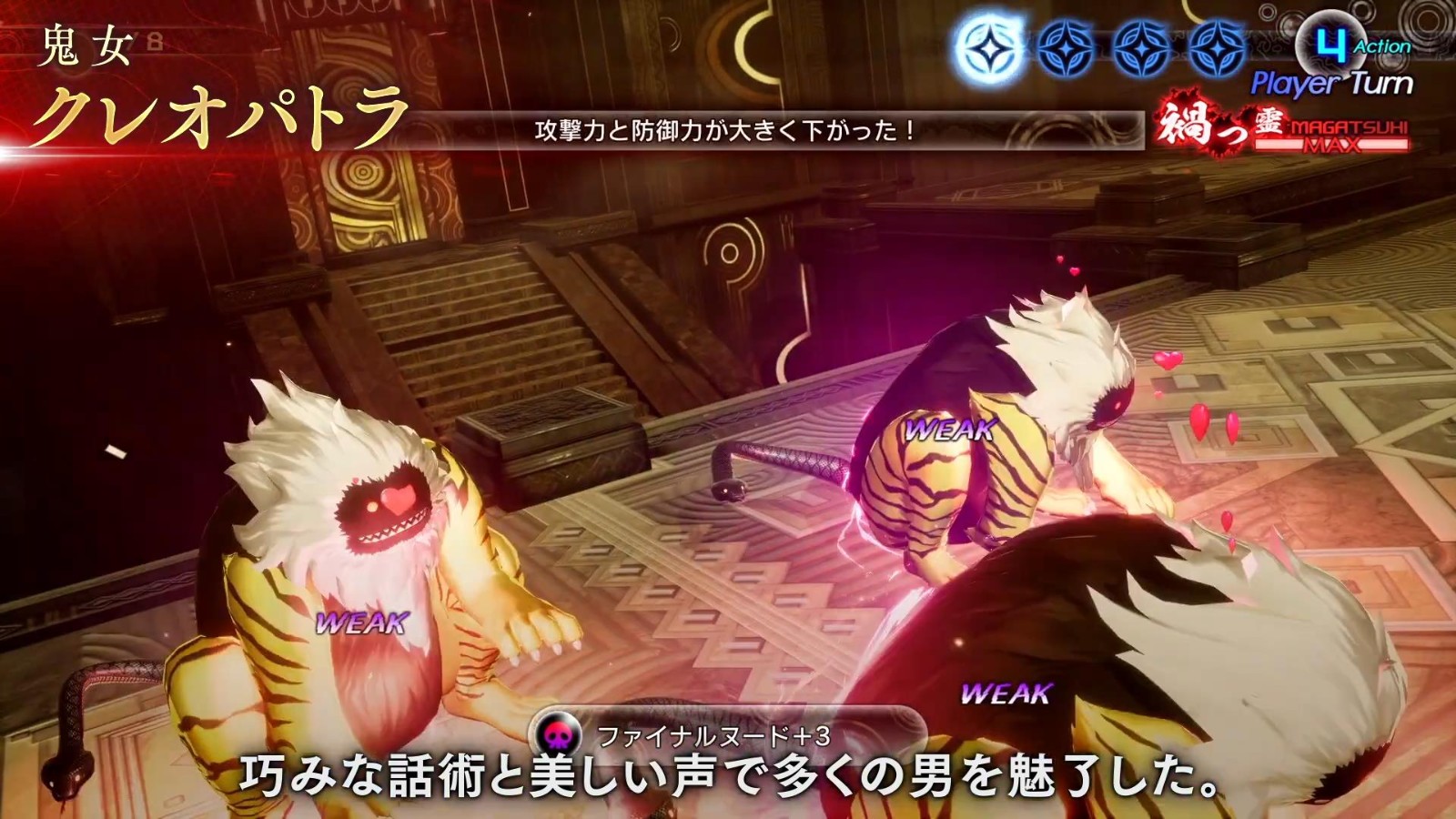Click the crouching tiger-striped demon on the left
This screenshot has width=1456, height=819.
point(346,582)
